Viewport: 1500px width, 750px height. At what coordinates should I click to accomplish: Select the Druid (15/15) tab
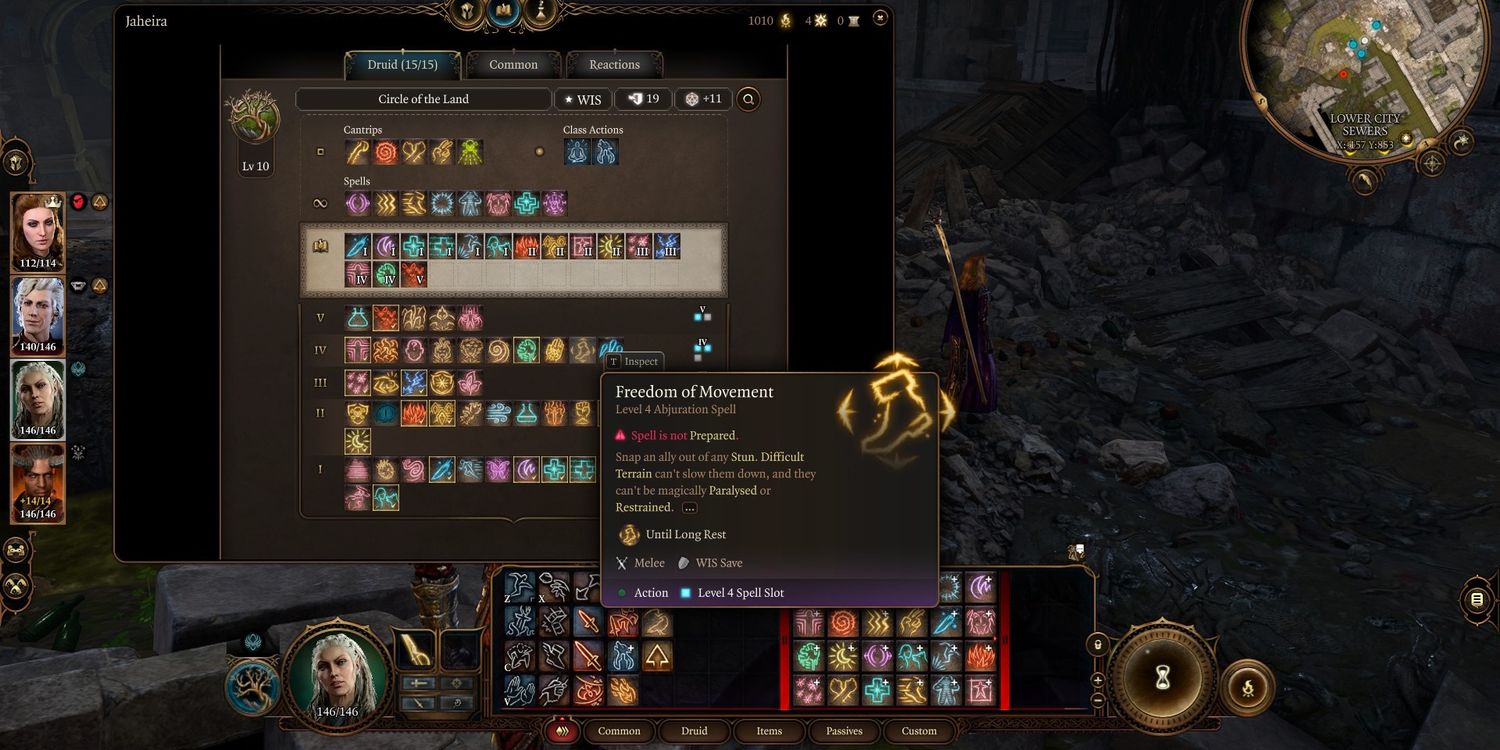point(402,65)
